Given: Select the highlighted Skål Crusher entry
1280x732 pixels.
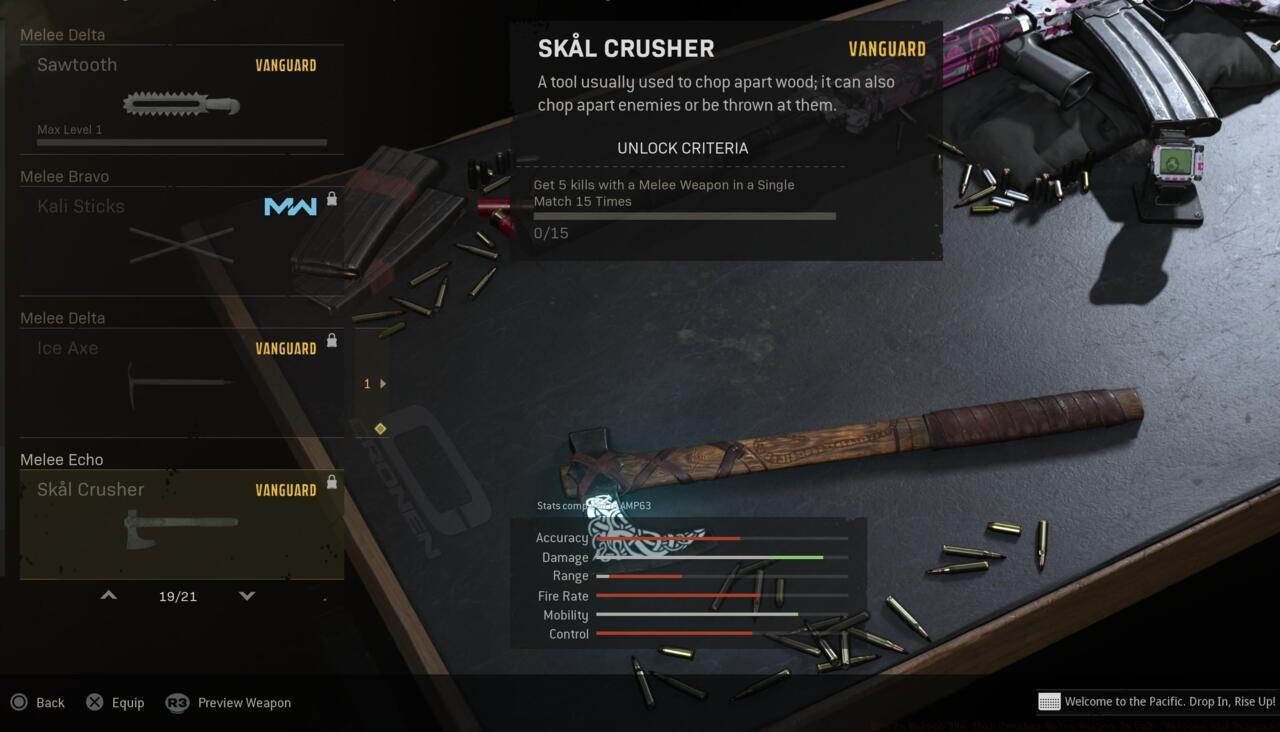Looking at the screenshot, I should 180,524.
